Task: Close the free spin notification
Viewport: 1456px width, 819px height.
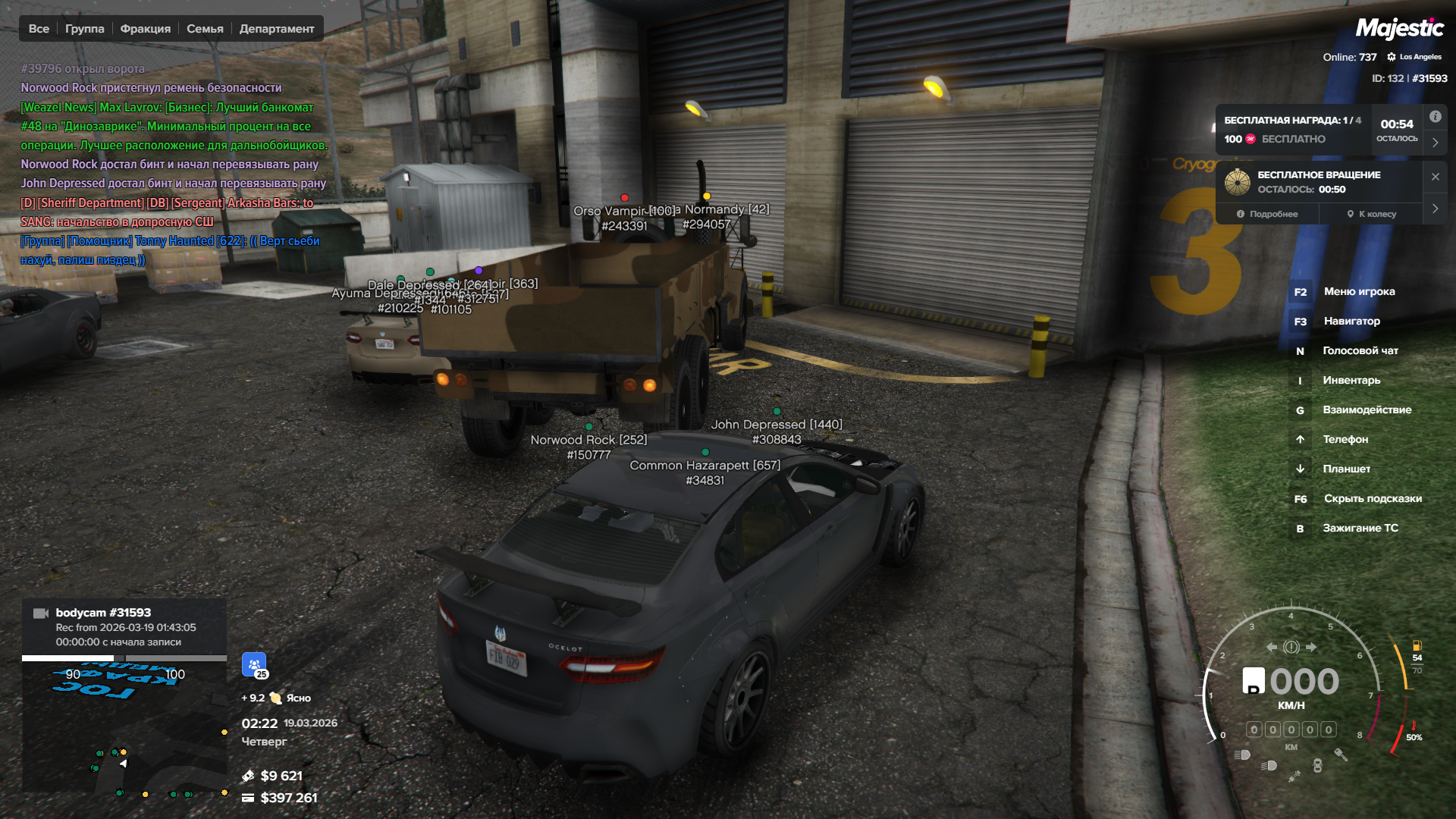Action: [x=1436, y=177]
